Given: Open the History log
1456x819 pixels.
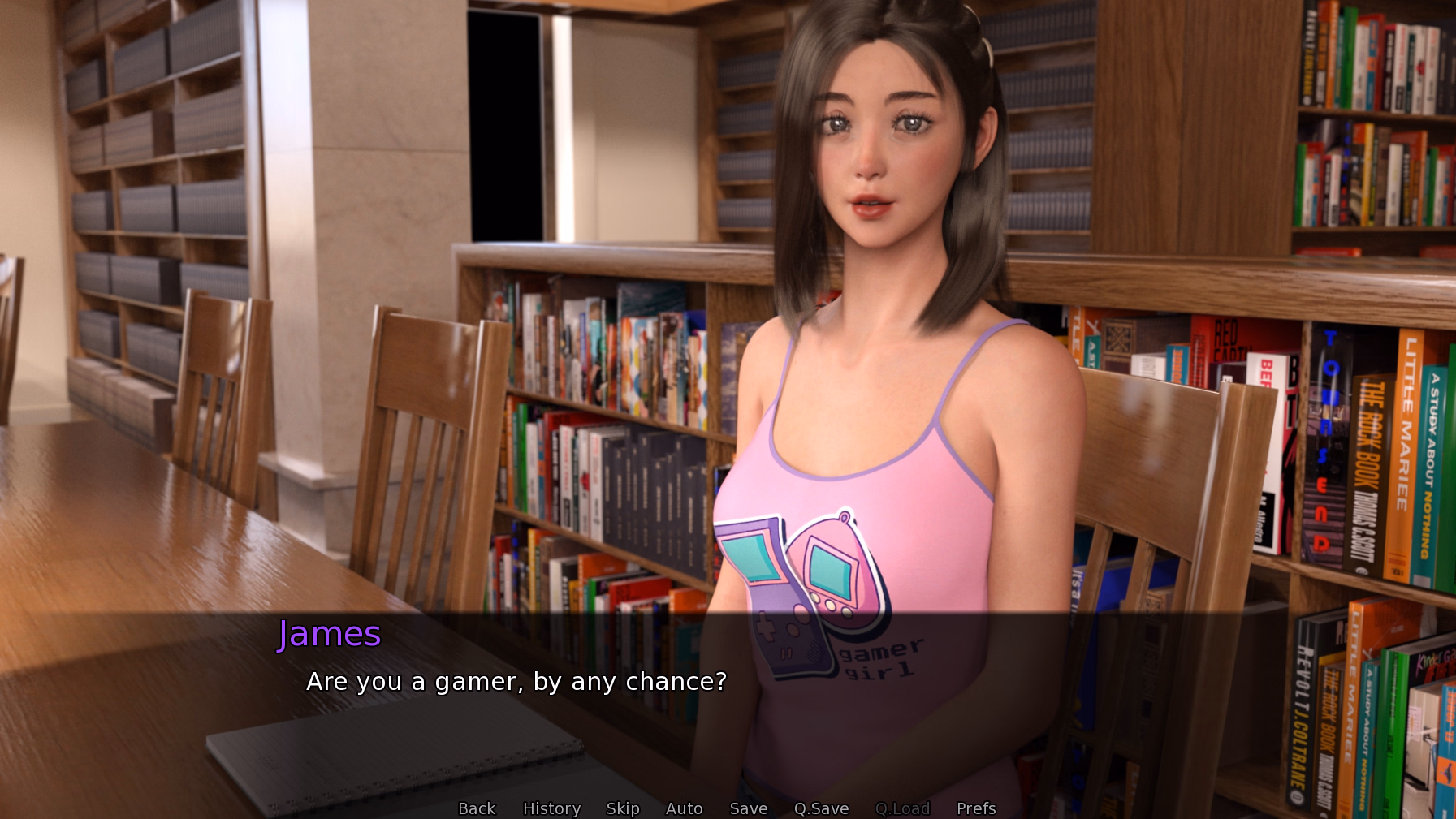Looking at the screenshot, I should click(x=551, y=808).
